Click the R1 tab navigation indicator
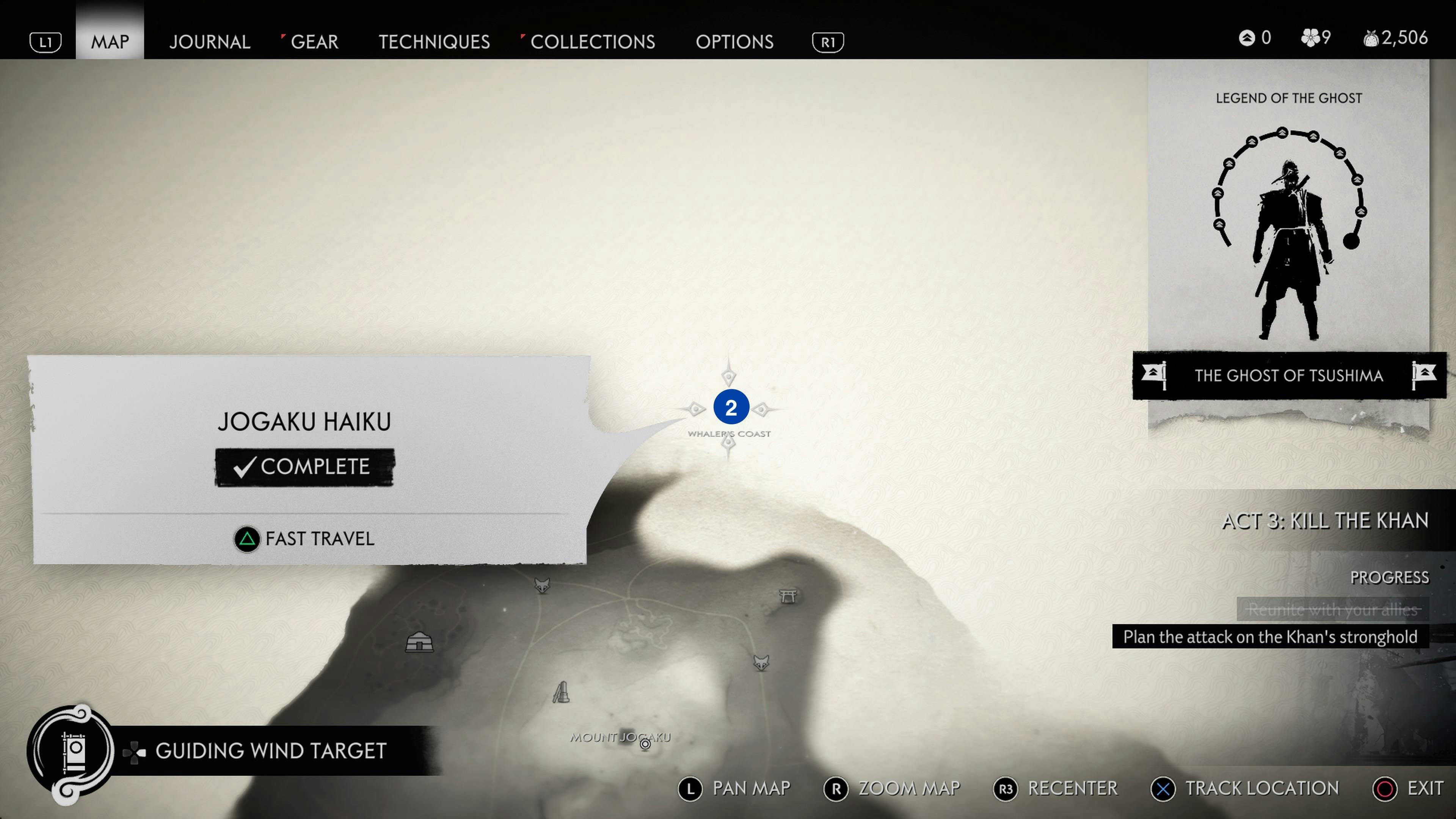Screen dimensions: 1456x819 pyautogui.click(x=827, y=41)
